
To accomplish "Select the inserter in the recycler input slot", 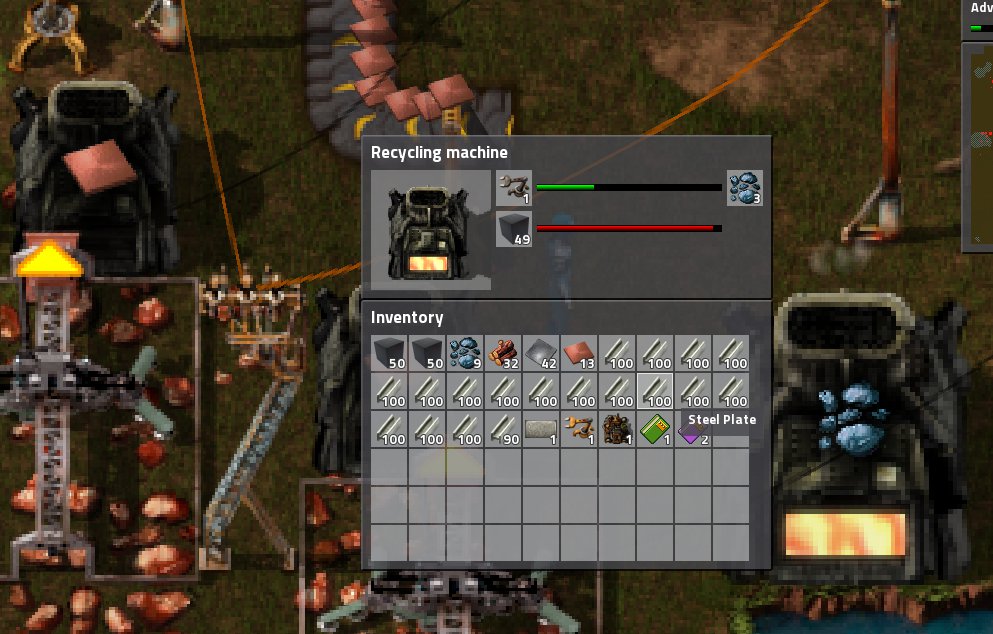I will coord(513,187).
